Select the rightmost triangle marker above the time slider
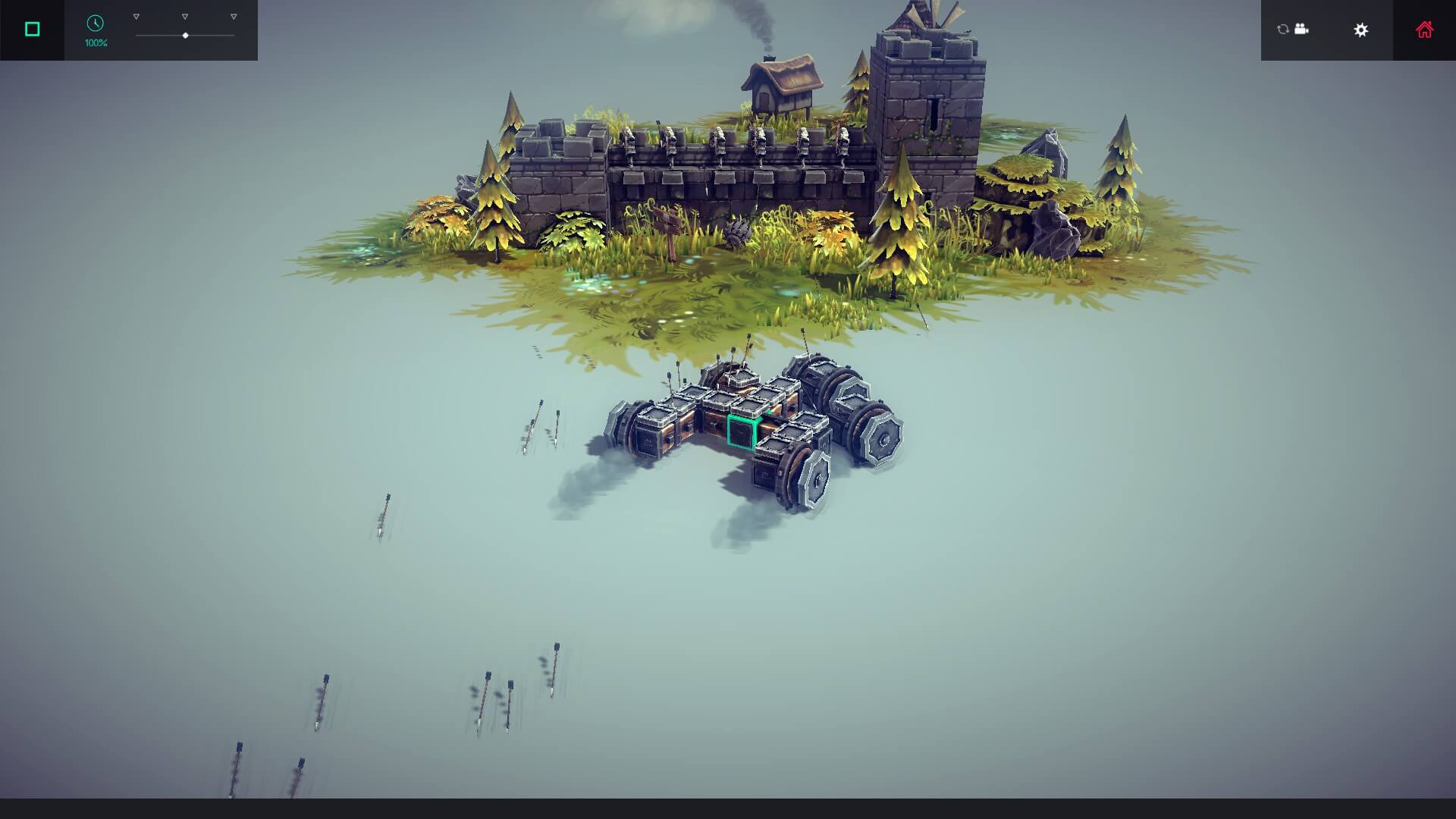This screenshot has width=1456, height=819. coord(232,14)
